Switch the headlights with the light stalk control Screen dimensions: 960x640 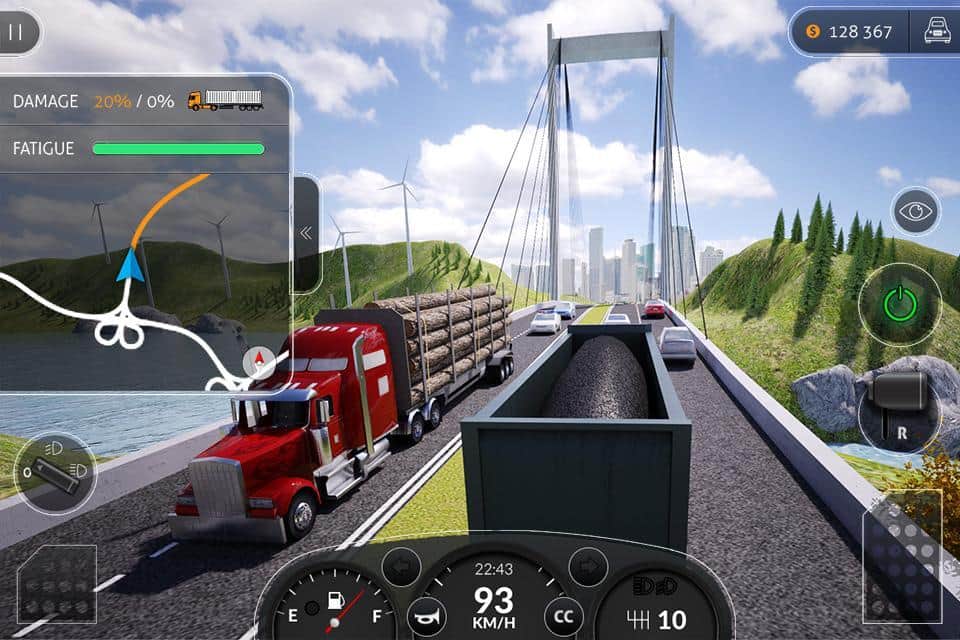[56, 473]
